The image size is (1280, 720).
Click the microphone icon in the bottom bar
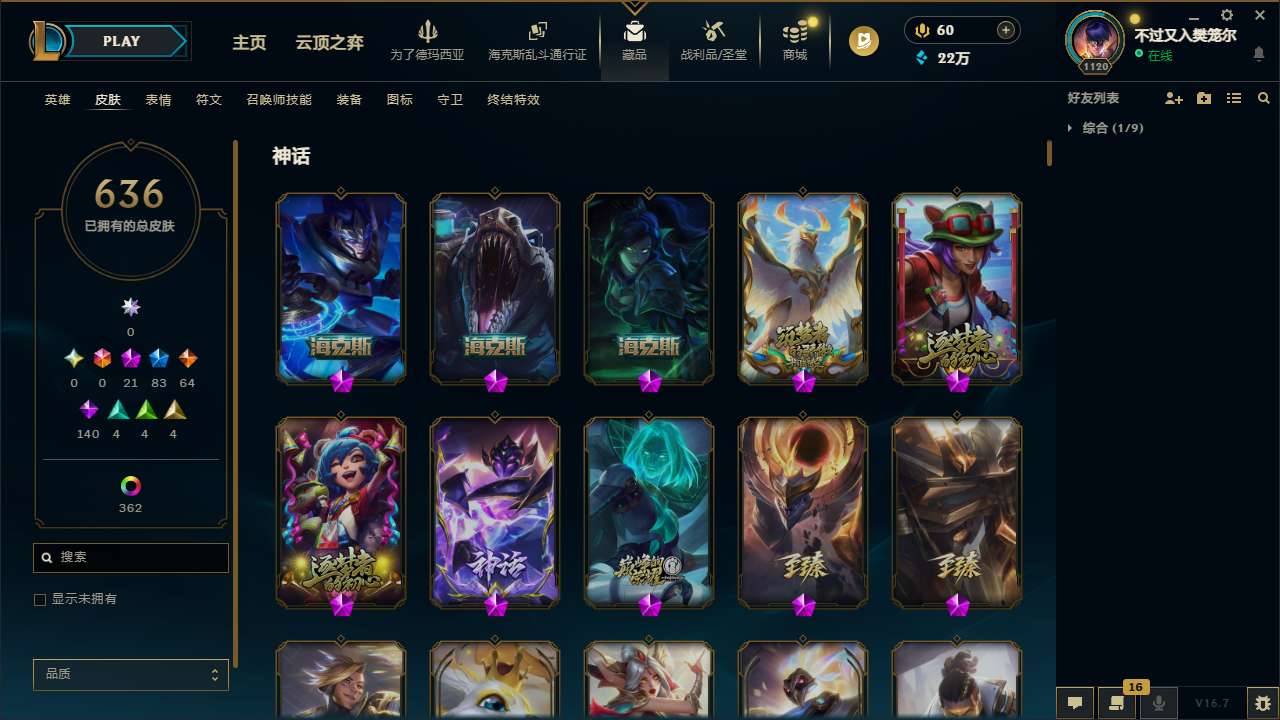(1158, 703)
